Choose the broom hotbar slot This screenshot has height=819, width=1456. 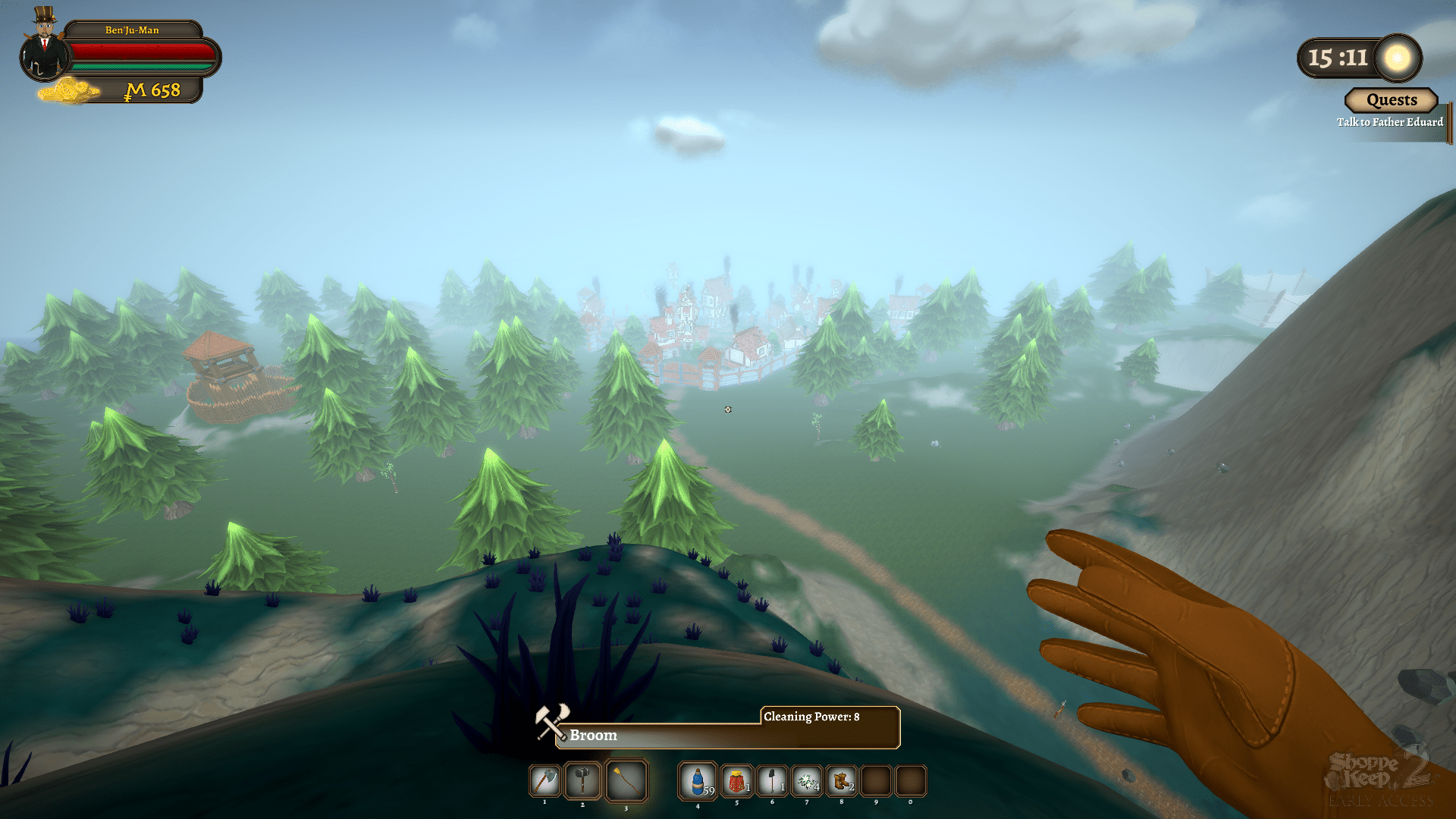pyautogui.click(x=626, y=780)
